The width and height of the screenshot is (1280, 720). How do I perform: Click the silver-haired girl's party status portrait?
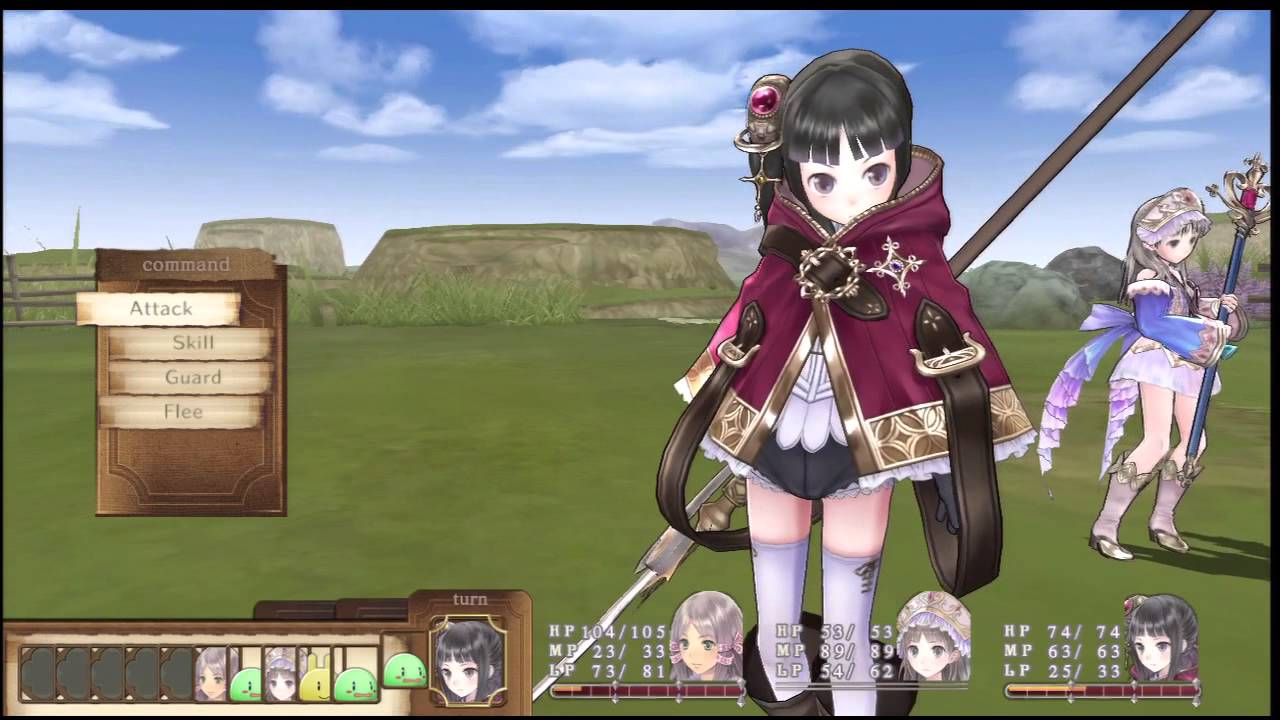click(707, 637)
